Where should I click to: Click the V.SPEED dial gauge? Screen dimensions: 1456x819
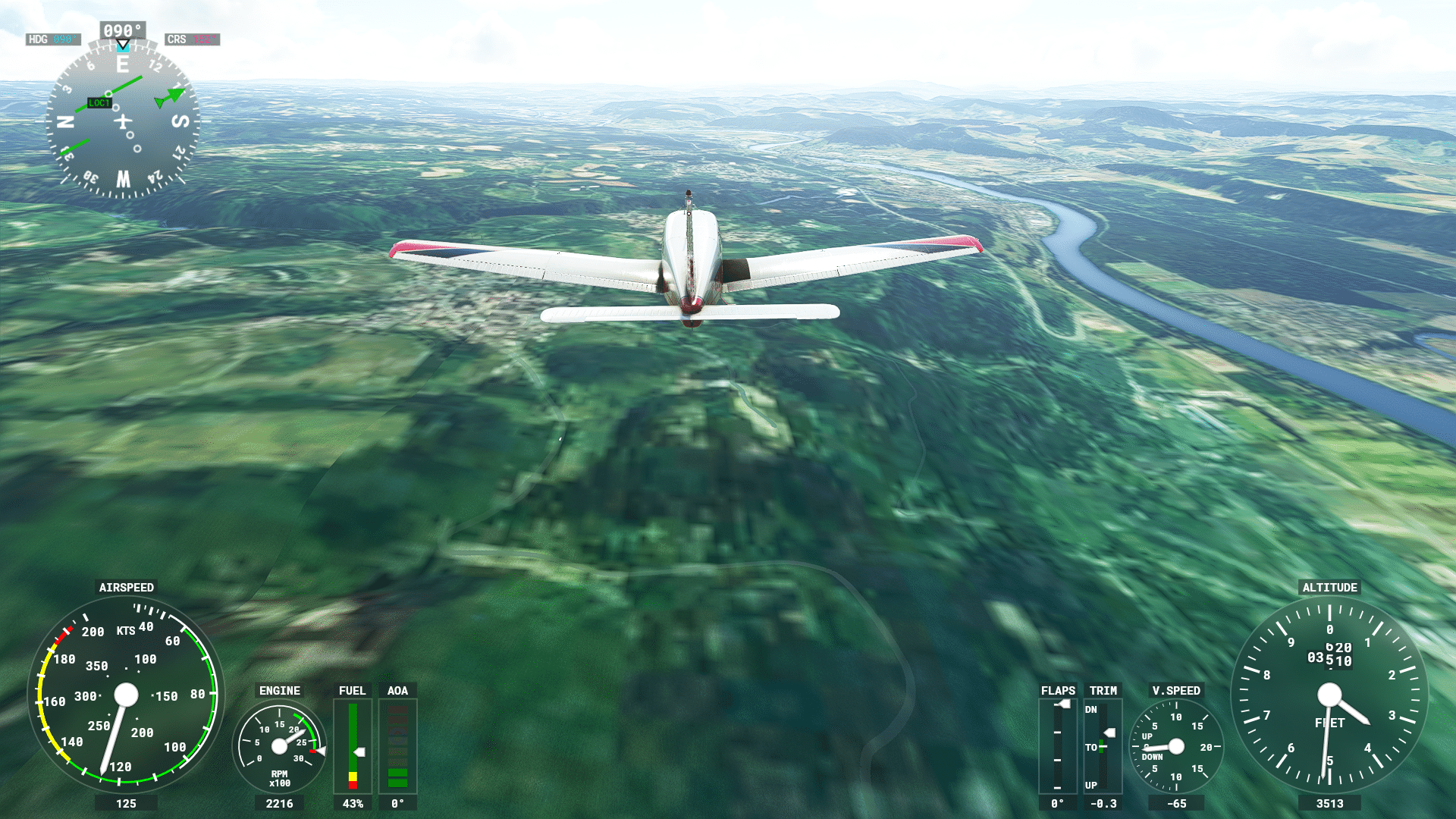pos(1176,746)
